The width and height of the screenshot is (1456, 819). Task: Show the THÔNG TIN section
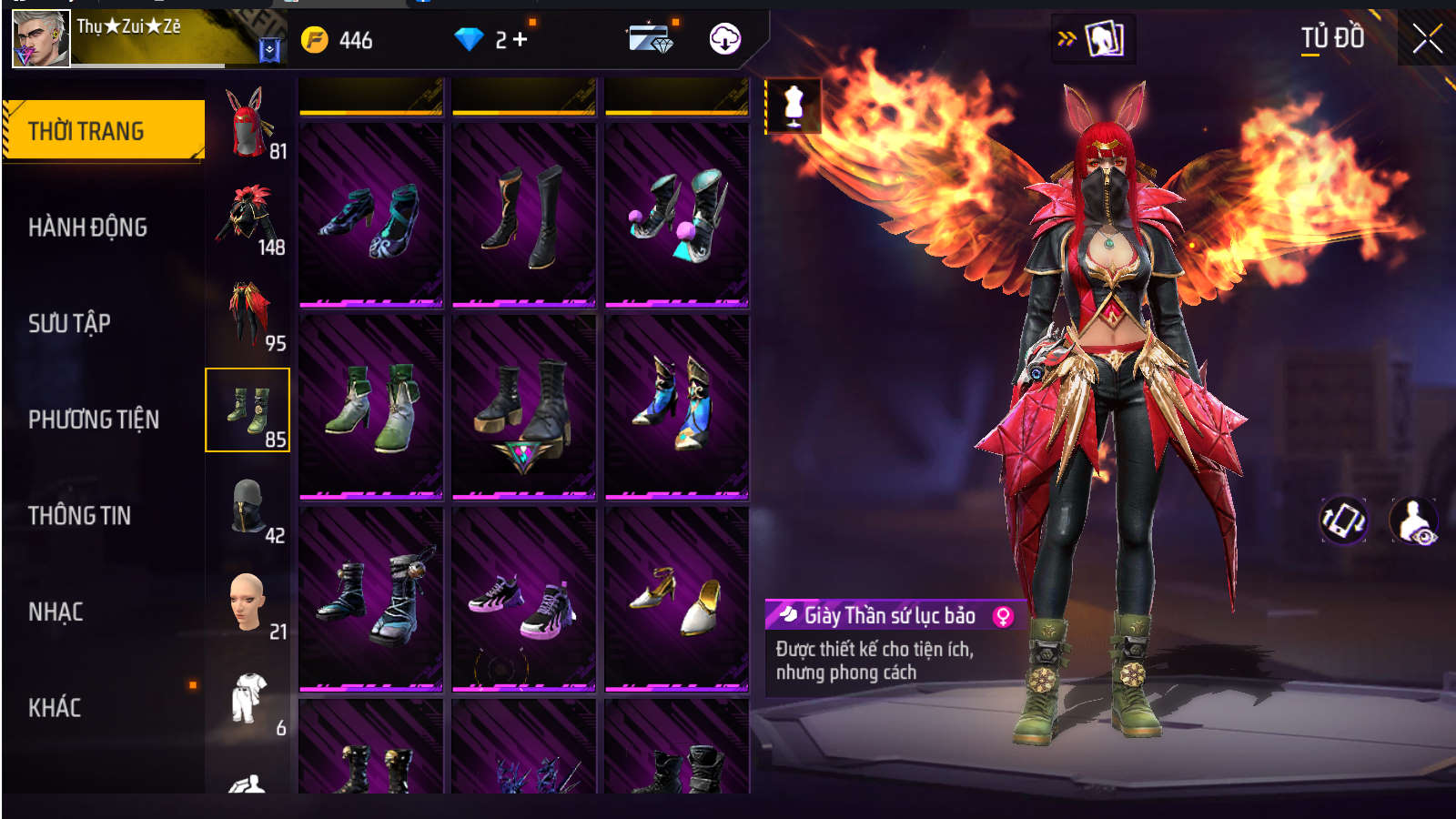point(79,516)
